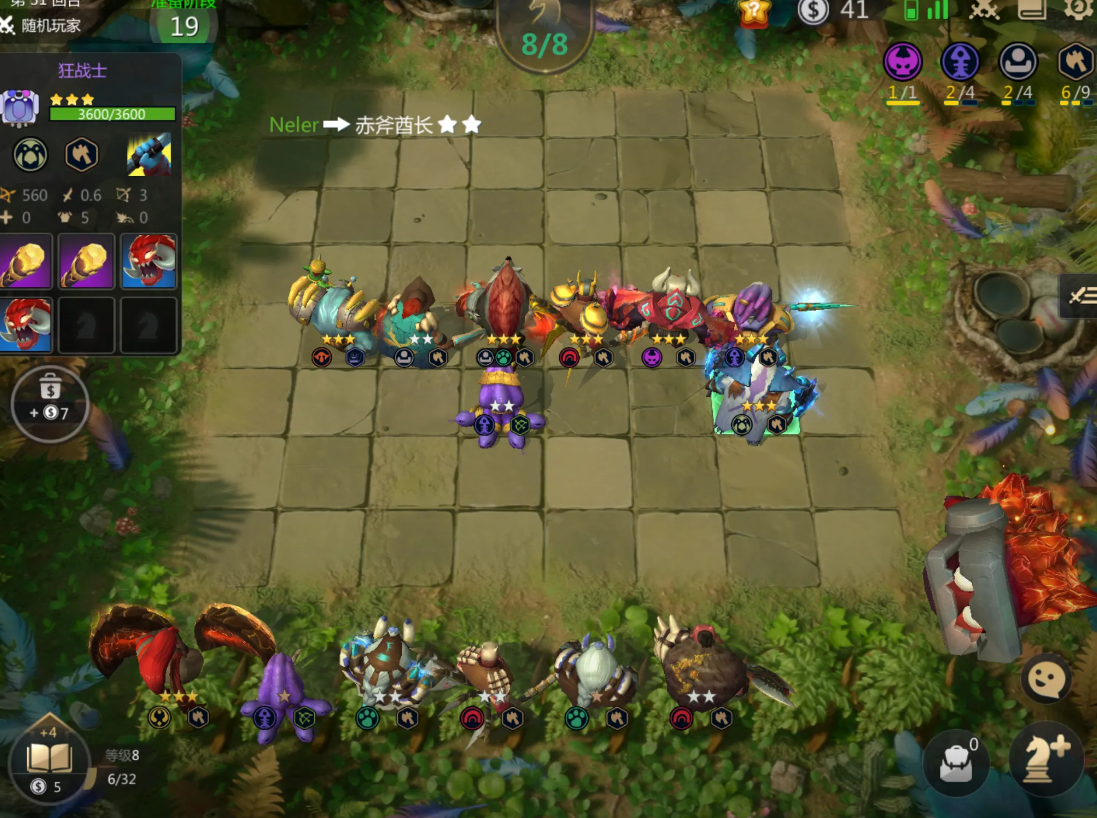Expand the collapsed side panel tab
The image size is (1097, 818).
(1078, 296)
